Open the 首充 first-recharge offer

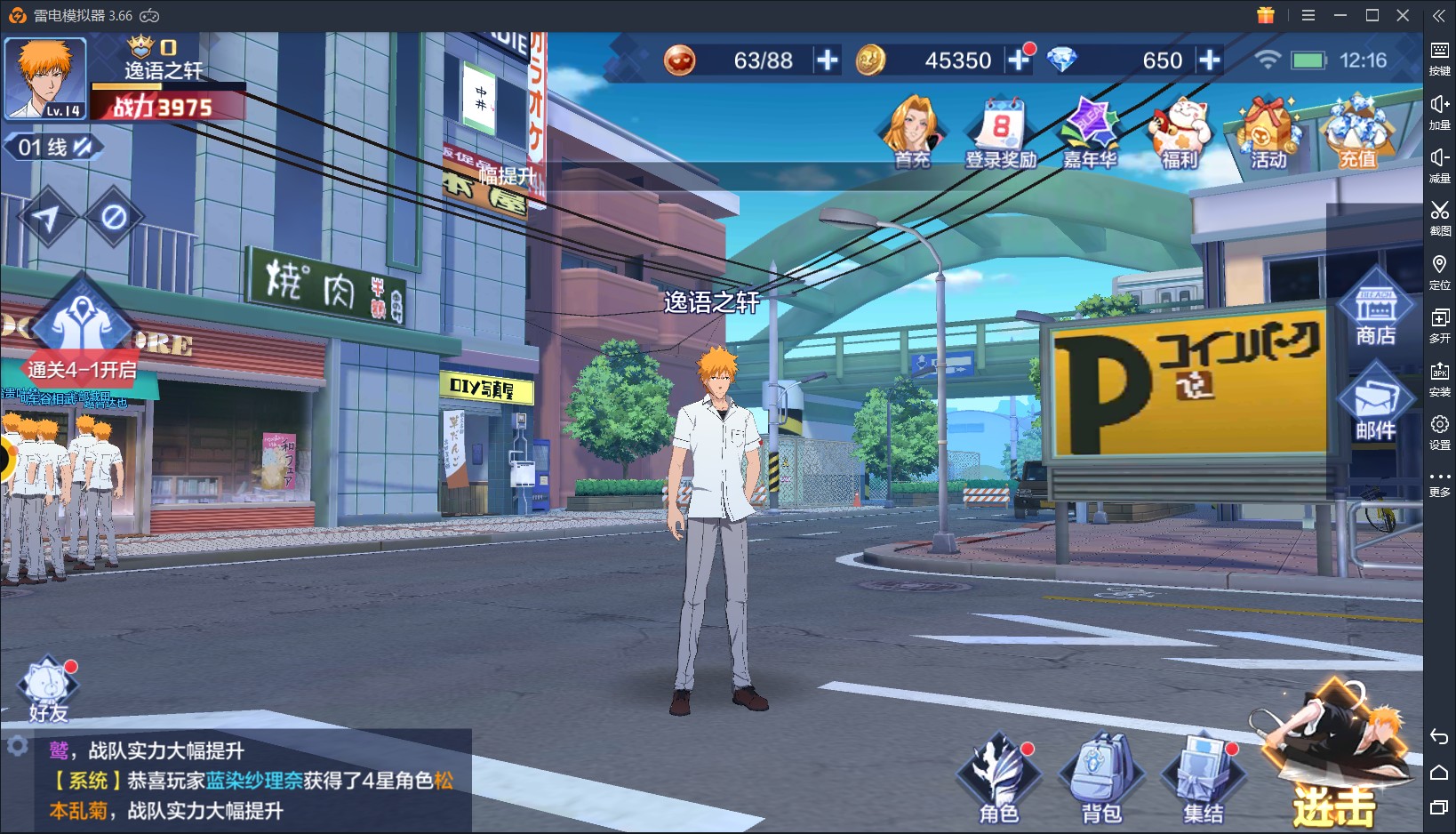[912, 133]
